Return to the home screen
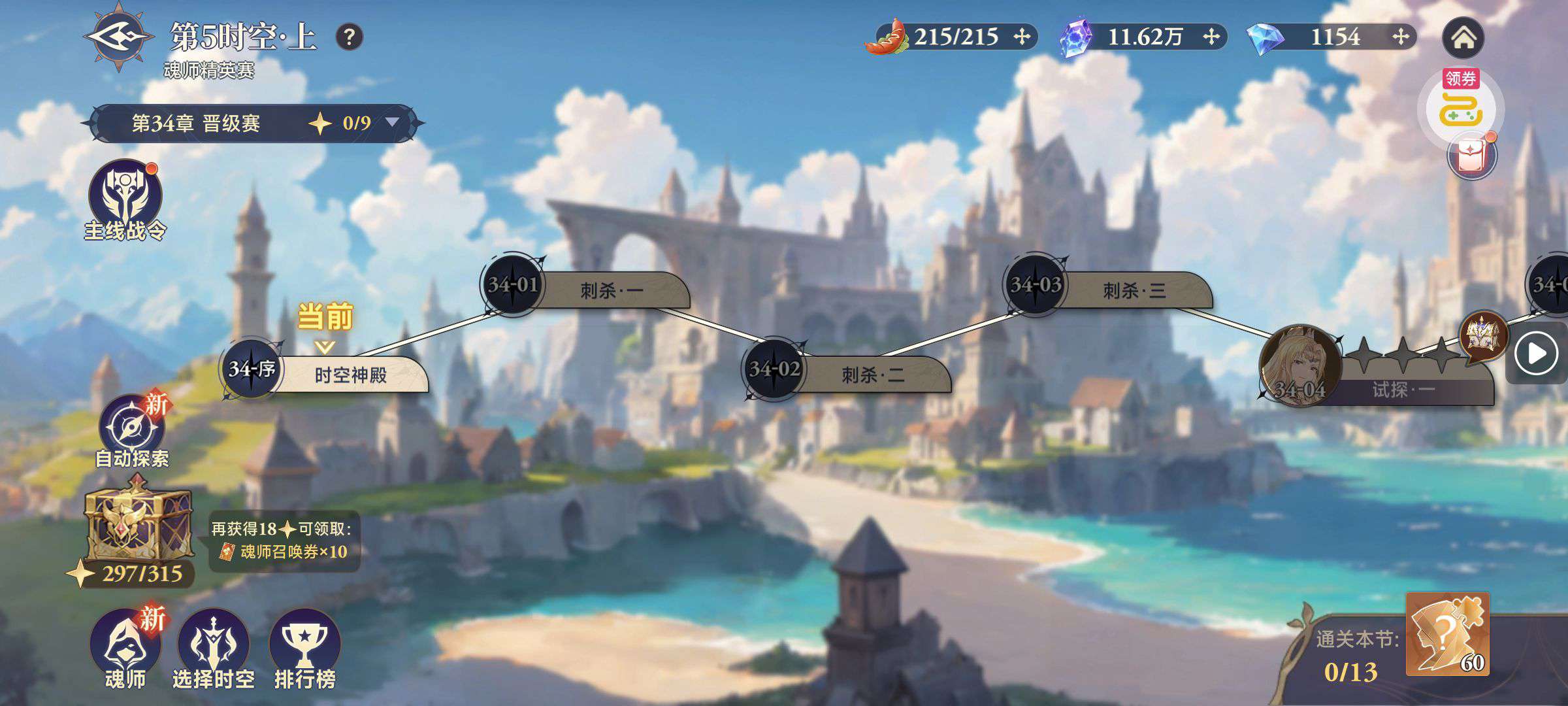Image resolution: width=1568 pixels, height=706 pixels. [1463, 38]
